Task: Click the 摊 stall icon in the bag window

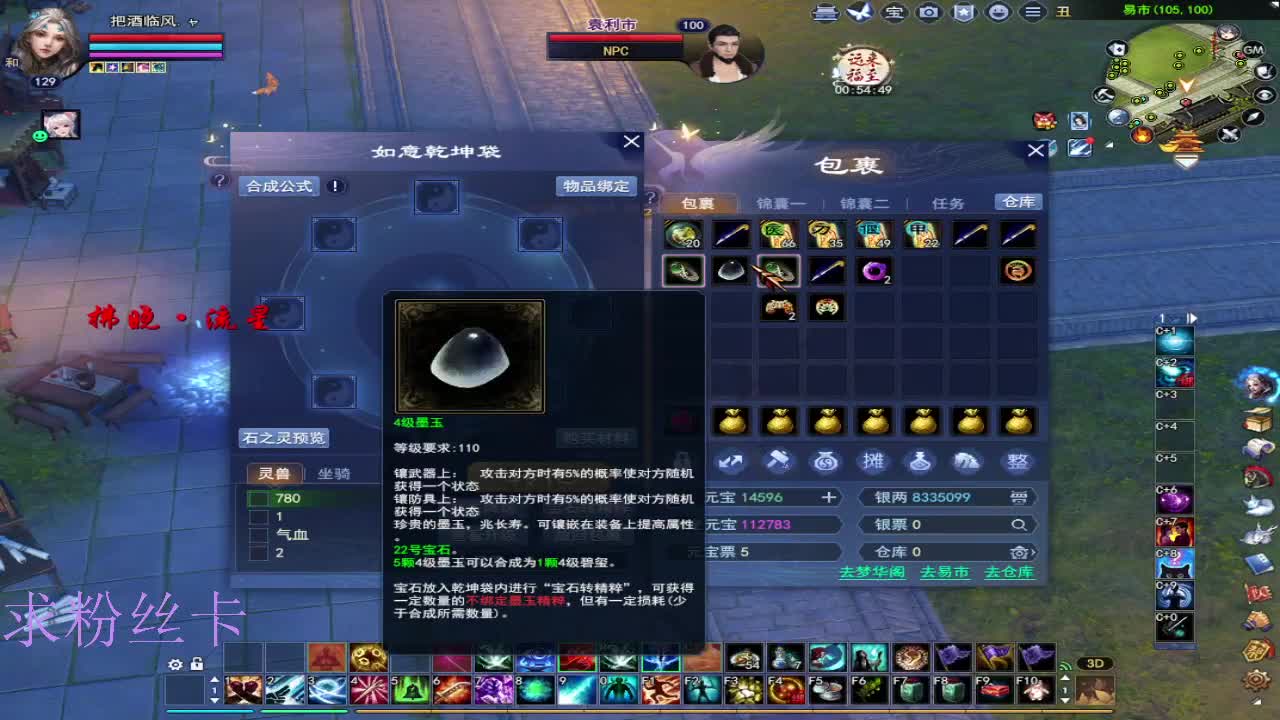Action: pyautogui.click(x=873, y=462)
